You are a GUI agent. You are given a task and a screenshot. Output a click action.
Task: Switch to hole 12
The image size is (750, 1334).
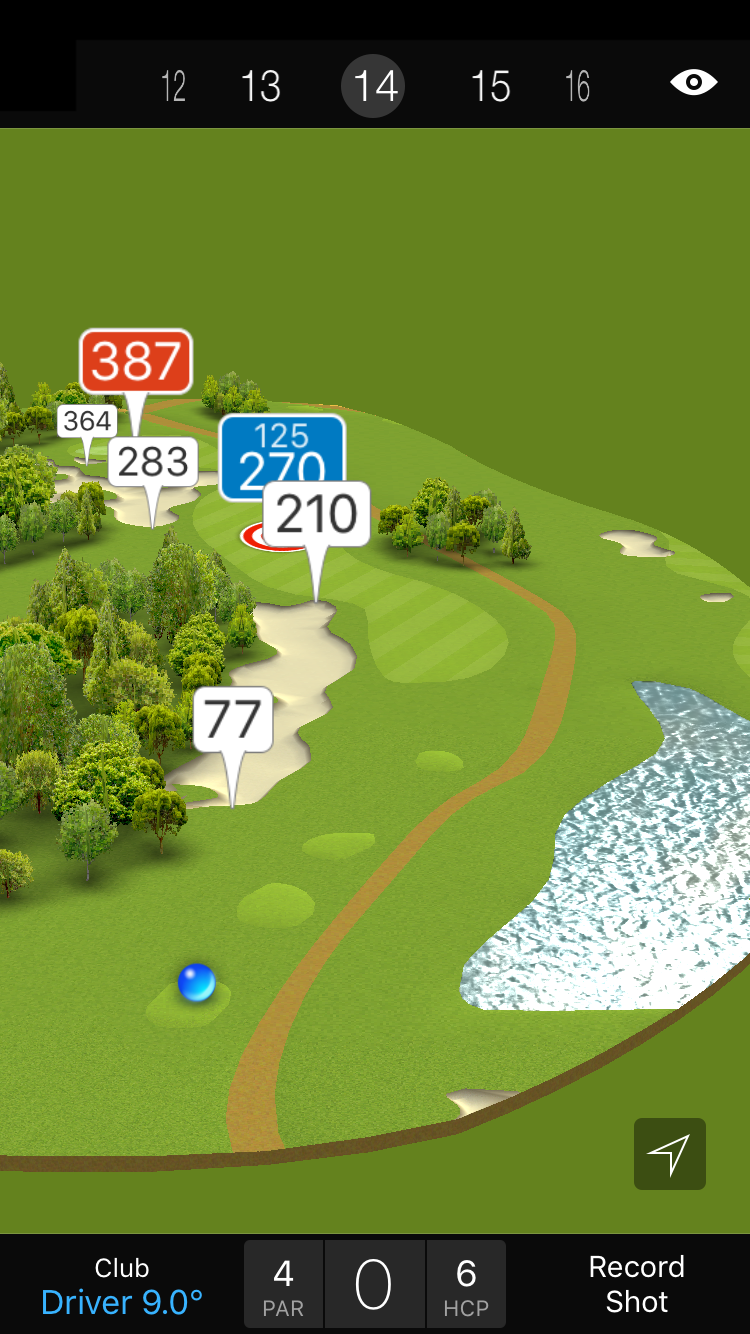pyautogui.click(x=173, y=87)
